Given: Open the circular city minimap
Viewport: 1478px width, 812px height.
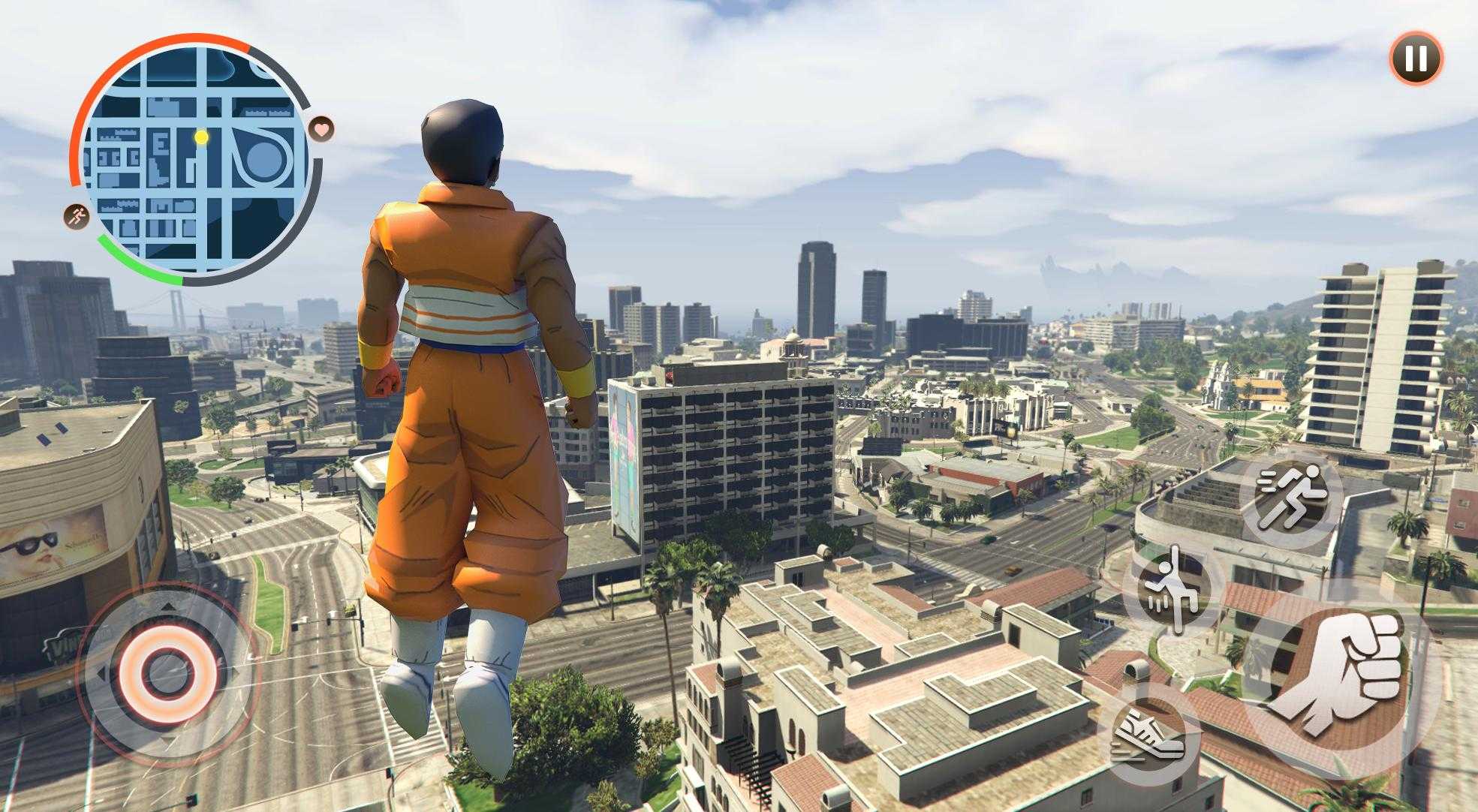Looking at the screenshot, I should coord(197,159).
